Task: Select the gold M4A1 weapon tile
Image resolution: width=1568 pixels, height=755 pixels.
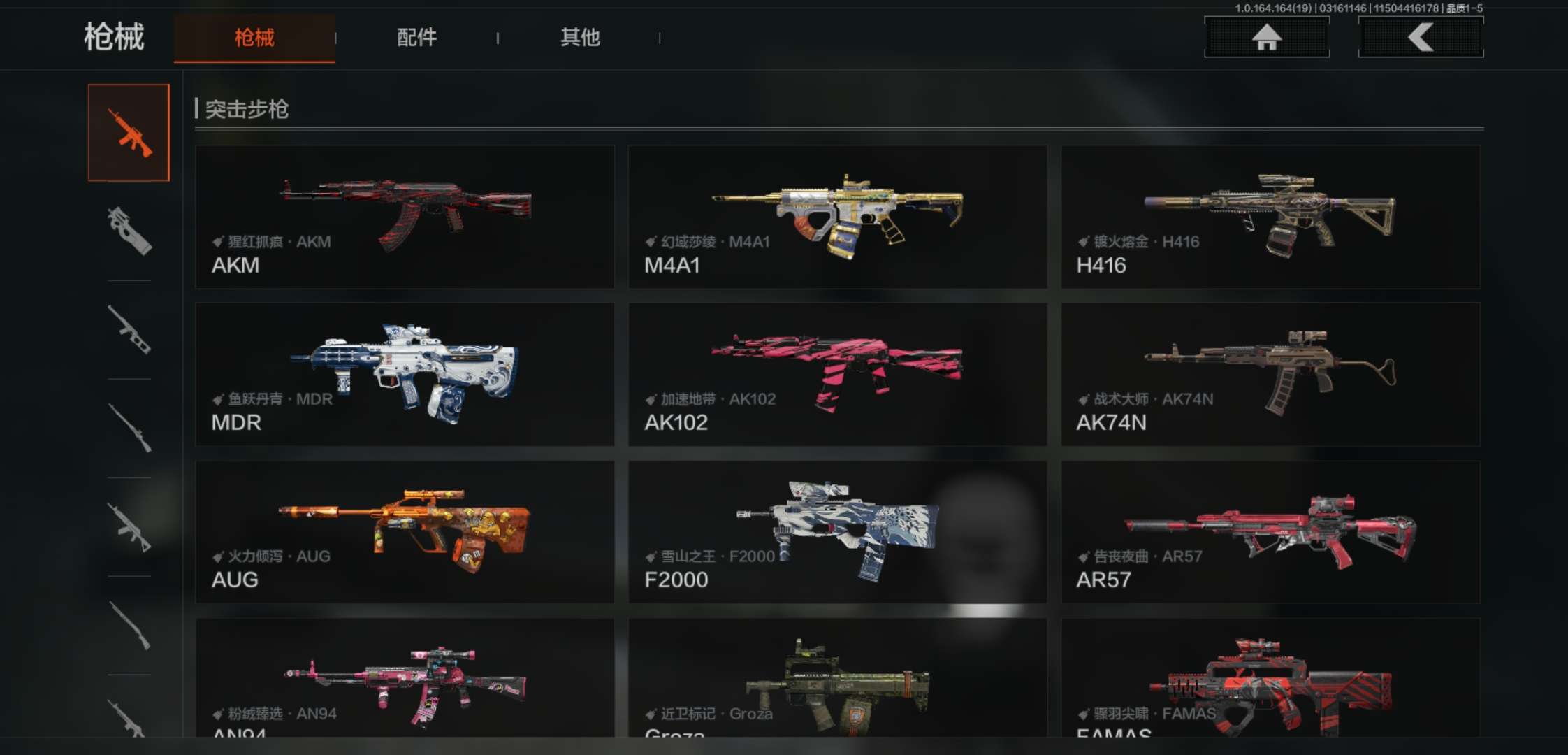Action: (837, 217)
